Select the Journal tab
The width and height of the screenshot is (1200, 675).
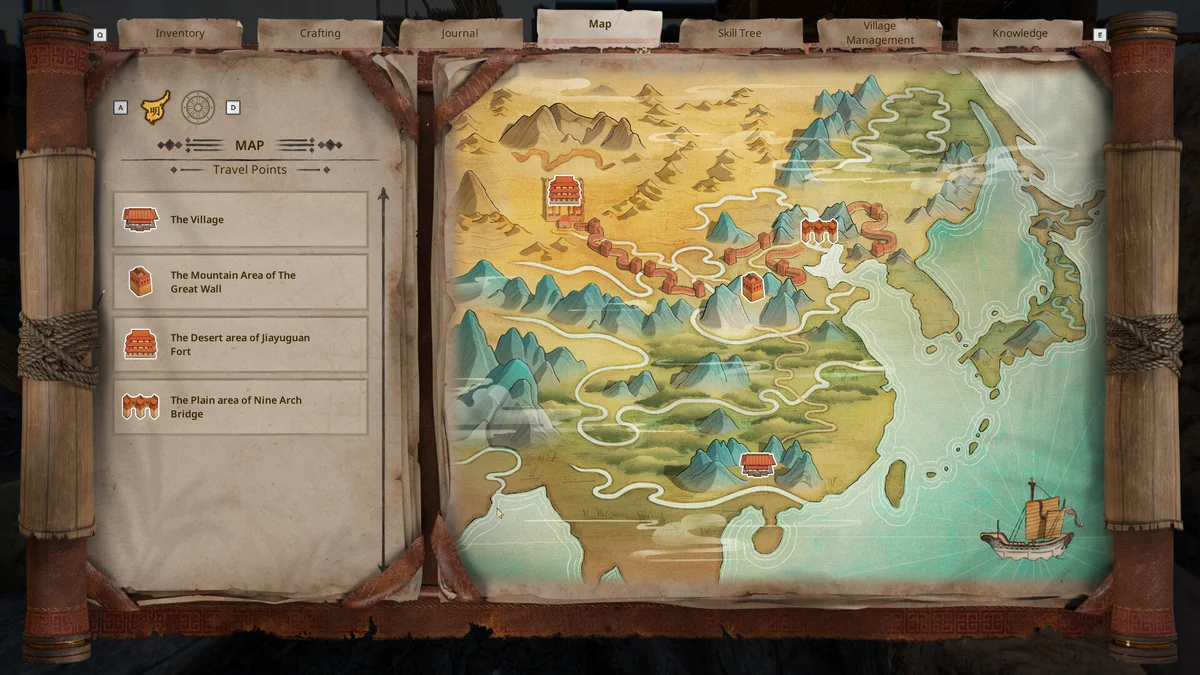460,33
